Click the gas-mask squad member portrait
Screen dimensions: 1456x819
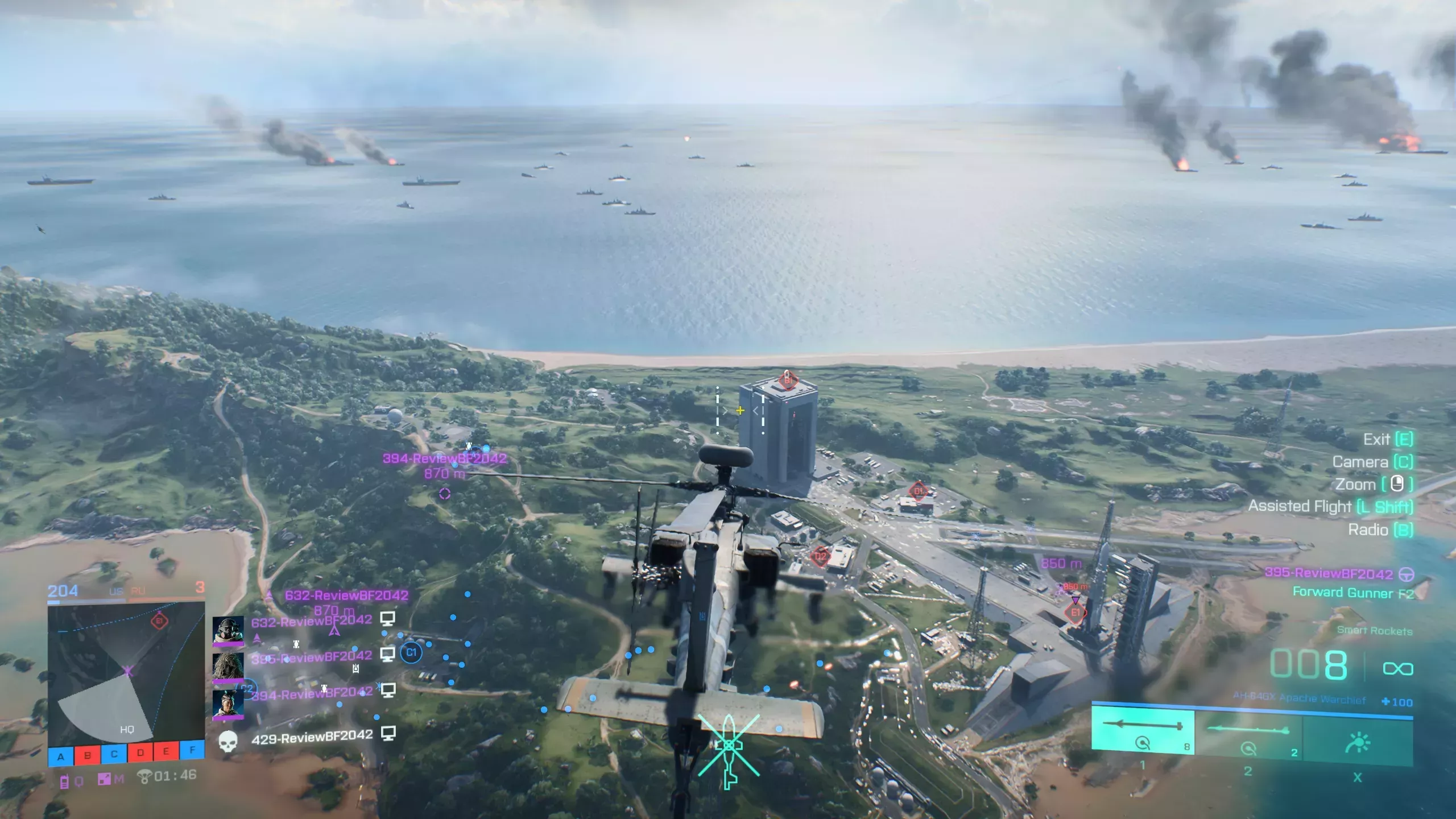228,631
